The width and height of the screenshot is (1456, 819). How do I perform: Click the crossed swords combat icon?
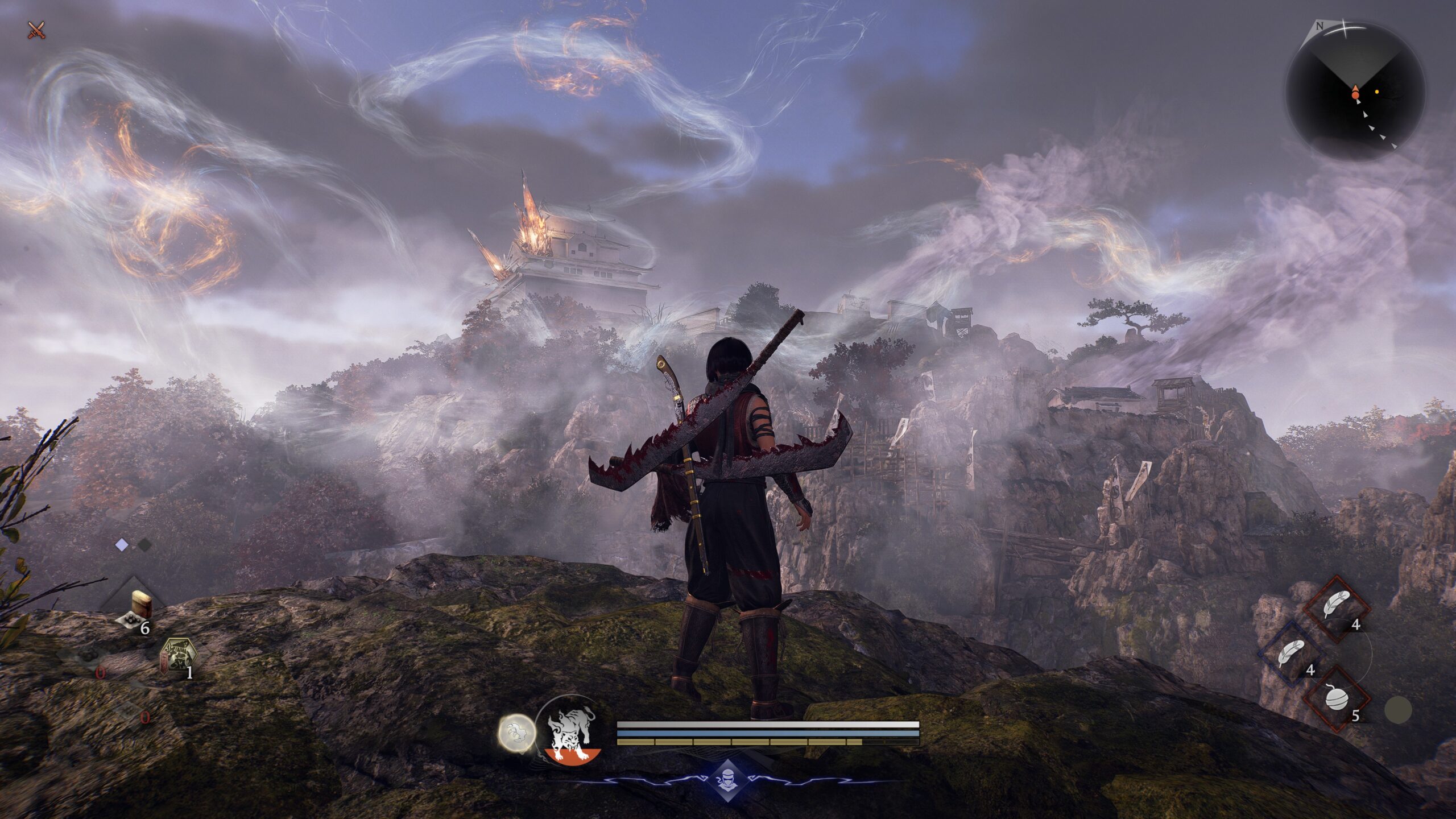(36, 30)
